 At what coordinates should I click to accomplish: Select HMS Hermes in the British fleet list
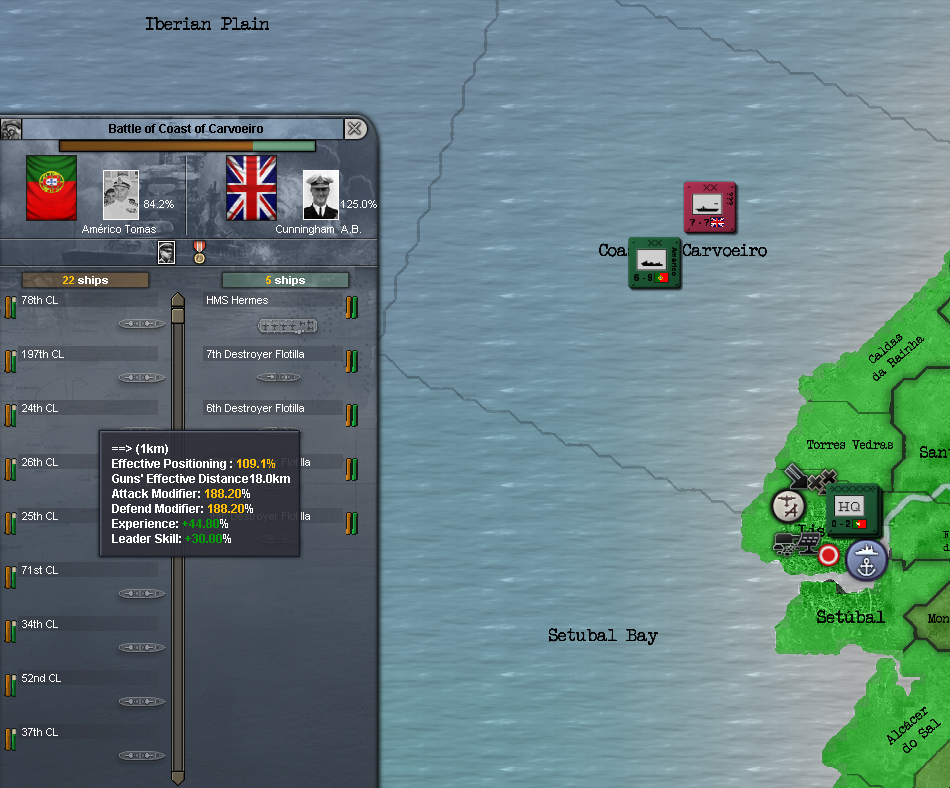pyautogui.click(x=272, y=310)
